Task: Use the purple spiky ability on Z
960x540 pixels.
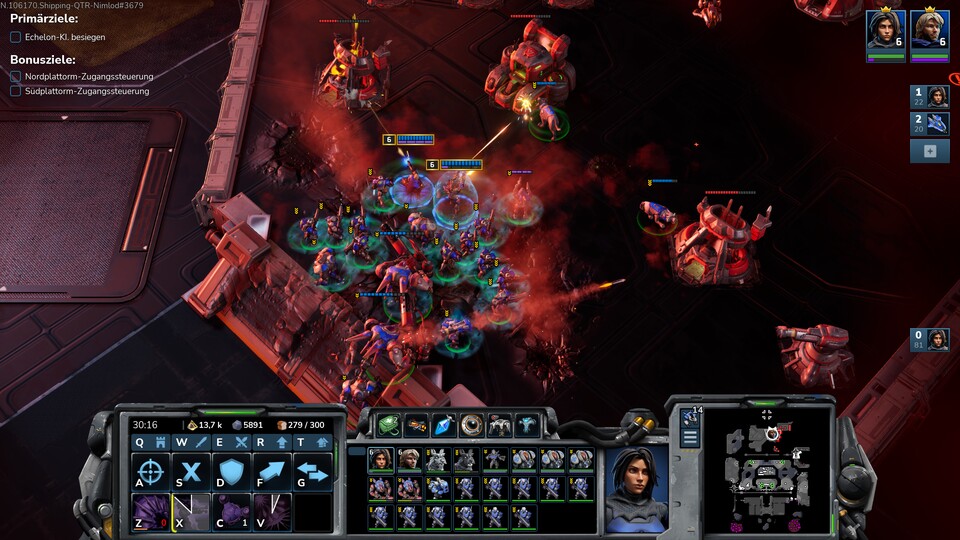Action: (150, 512)
